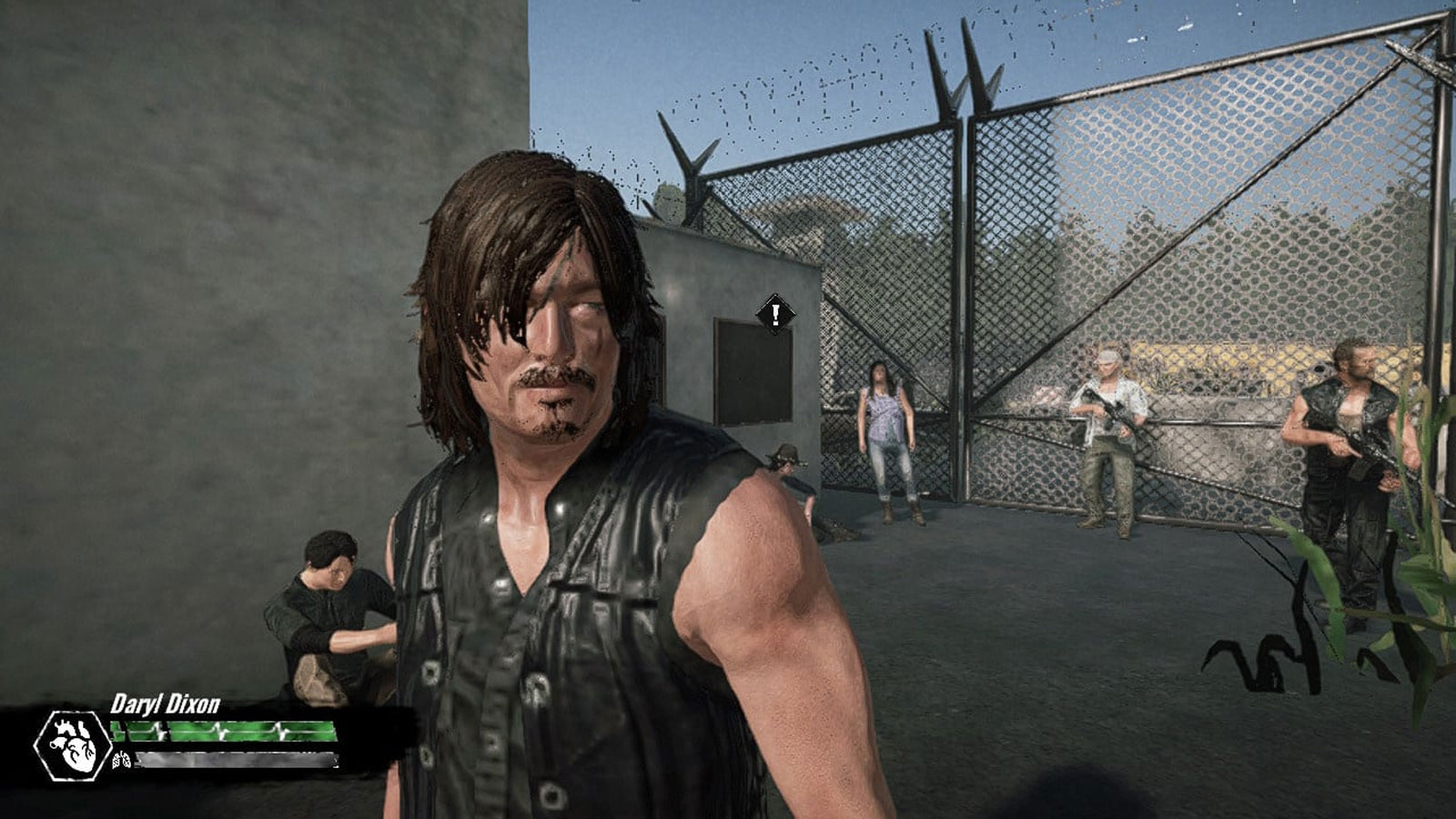Click the Daryl Dixon name label
Screen dimensions: 1456x819
[164, 701]
